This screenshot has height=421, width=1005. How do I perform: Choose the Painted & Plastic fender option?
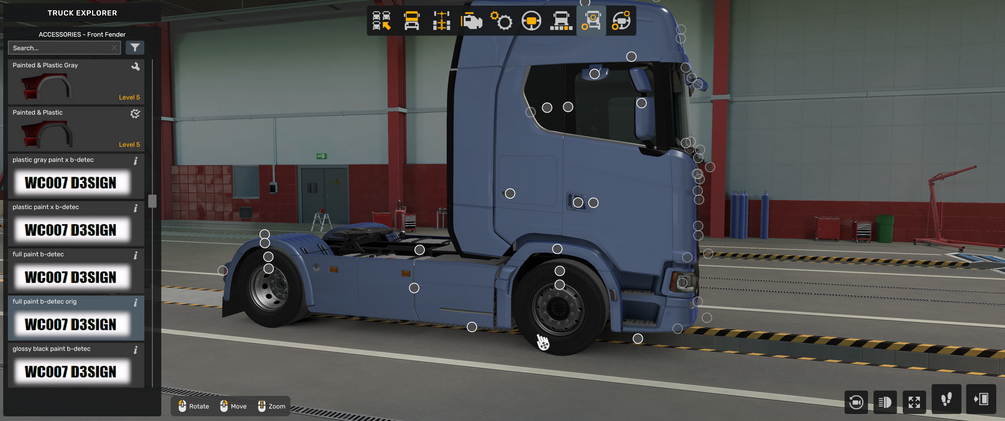click(76, 129)
